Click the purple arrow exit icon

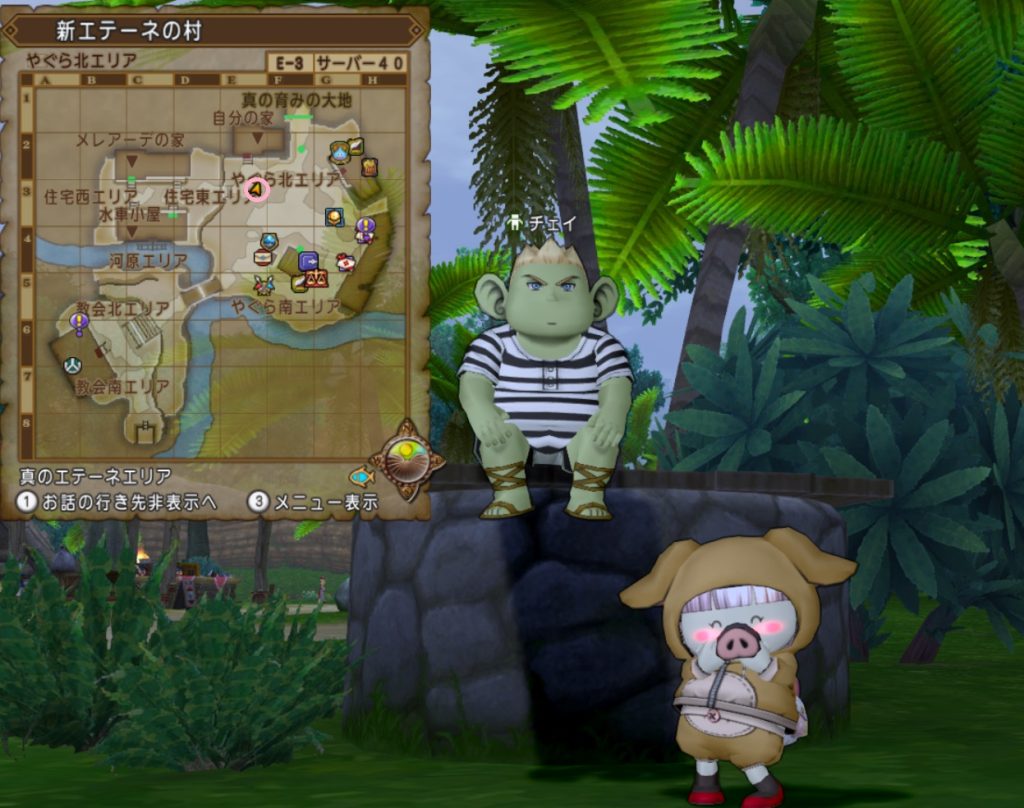click(x=308, y=260)
